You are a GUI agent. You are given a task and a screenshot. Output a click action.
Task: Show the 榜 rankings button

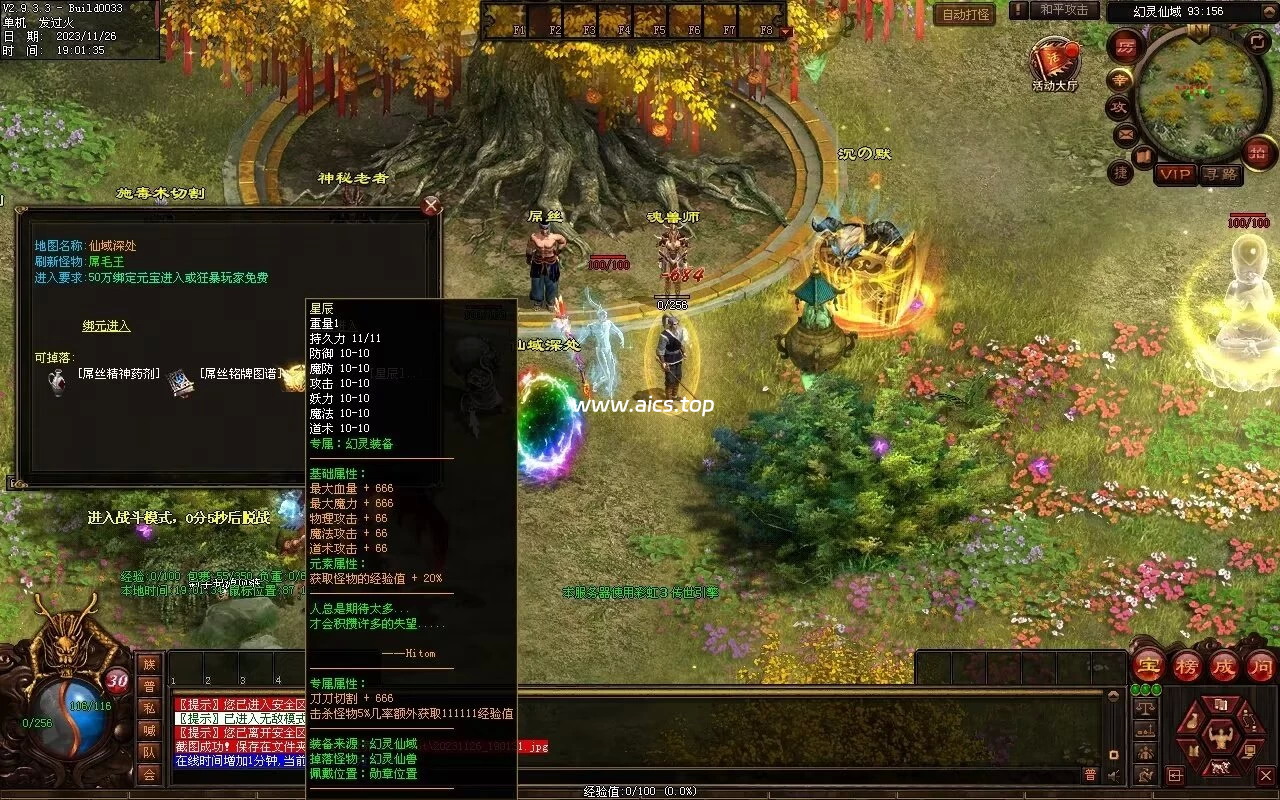tap(1186, 666)
